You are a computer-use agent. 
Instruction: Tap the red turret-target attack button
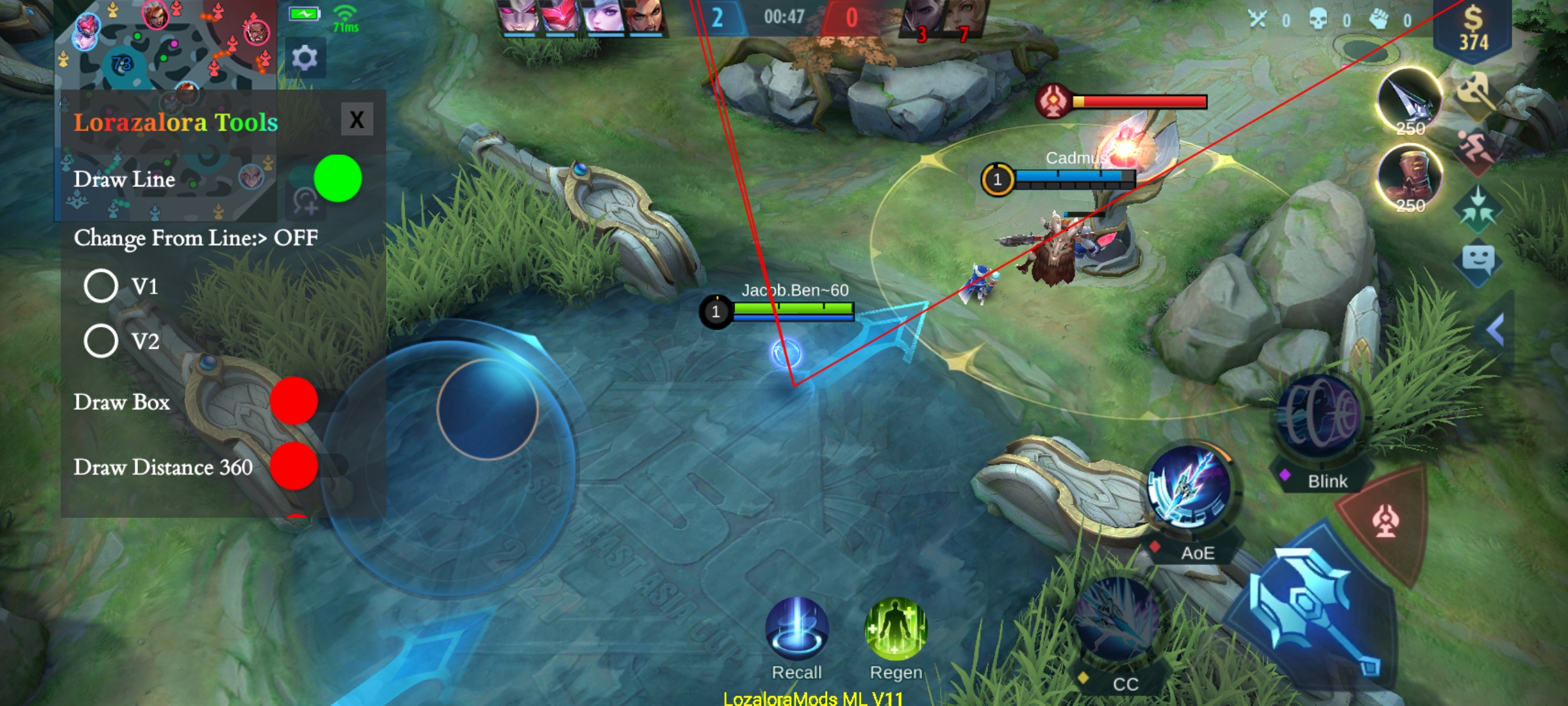[1386, 522]
